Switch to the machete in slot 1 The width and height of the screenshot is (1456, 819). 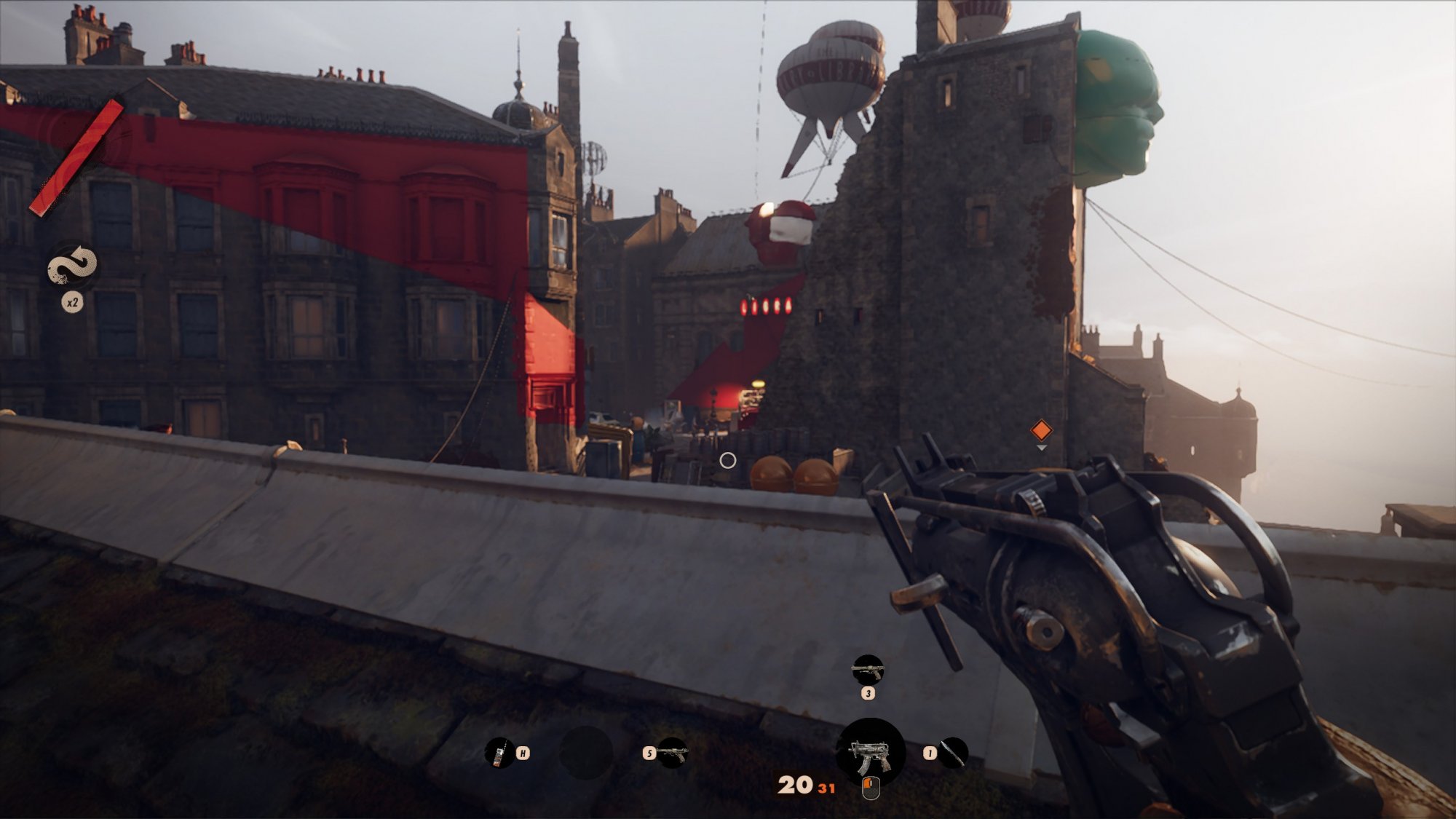tap(952, 753)
